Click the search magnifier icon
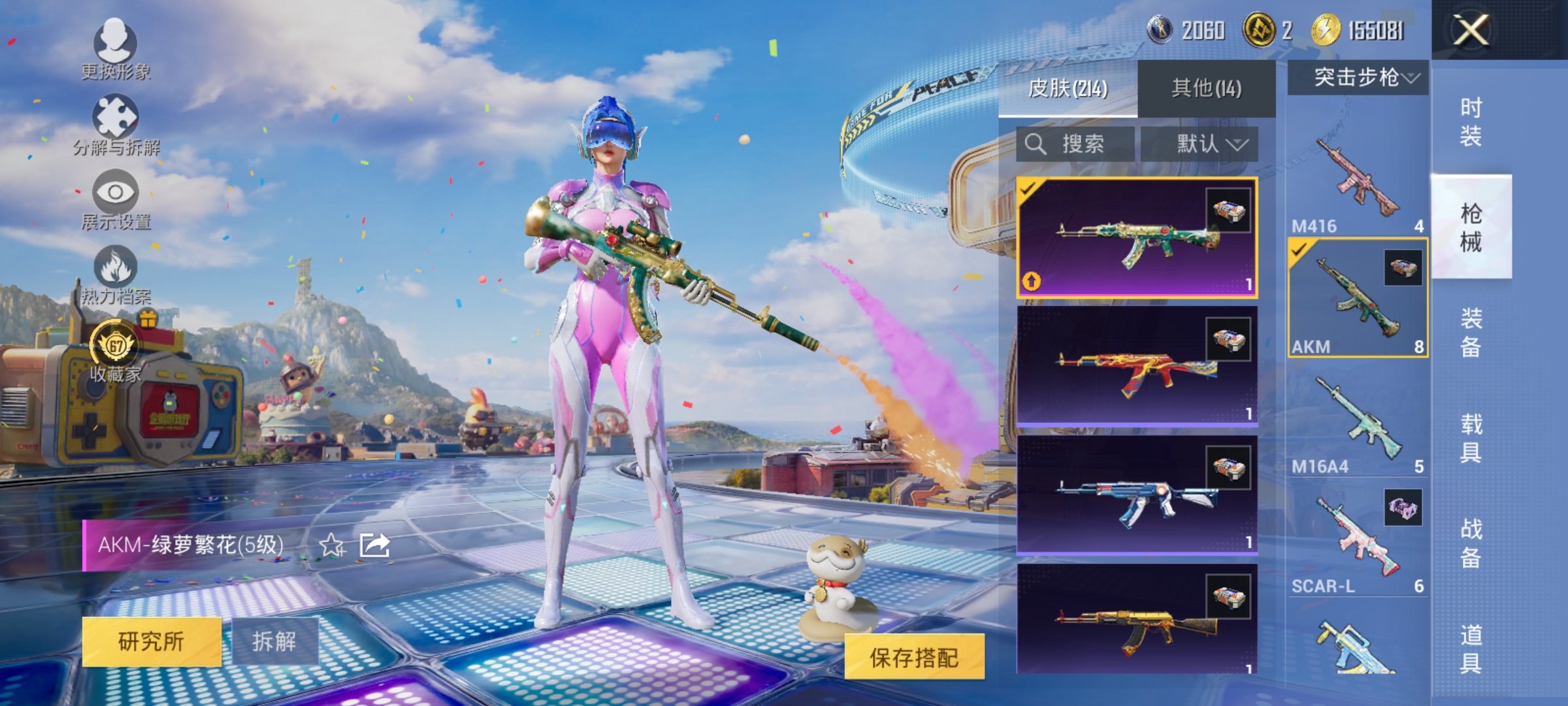Viewport: 1568px width, 706px height. coord(1037,144)
